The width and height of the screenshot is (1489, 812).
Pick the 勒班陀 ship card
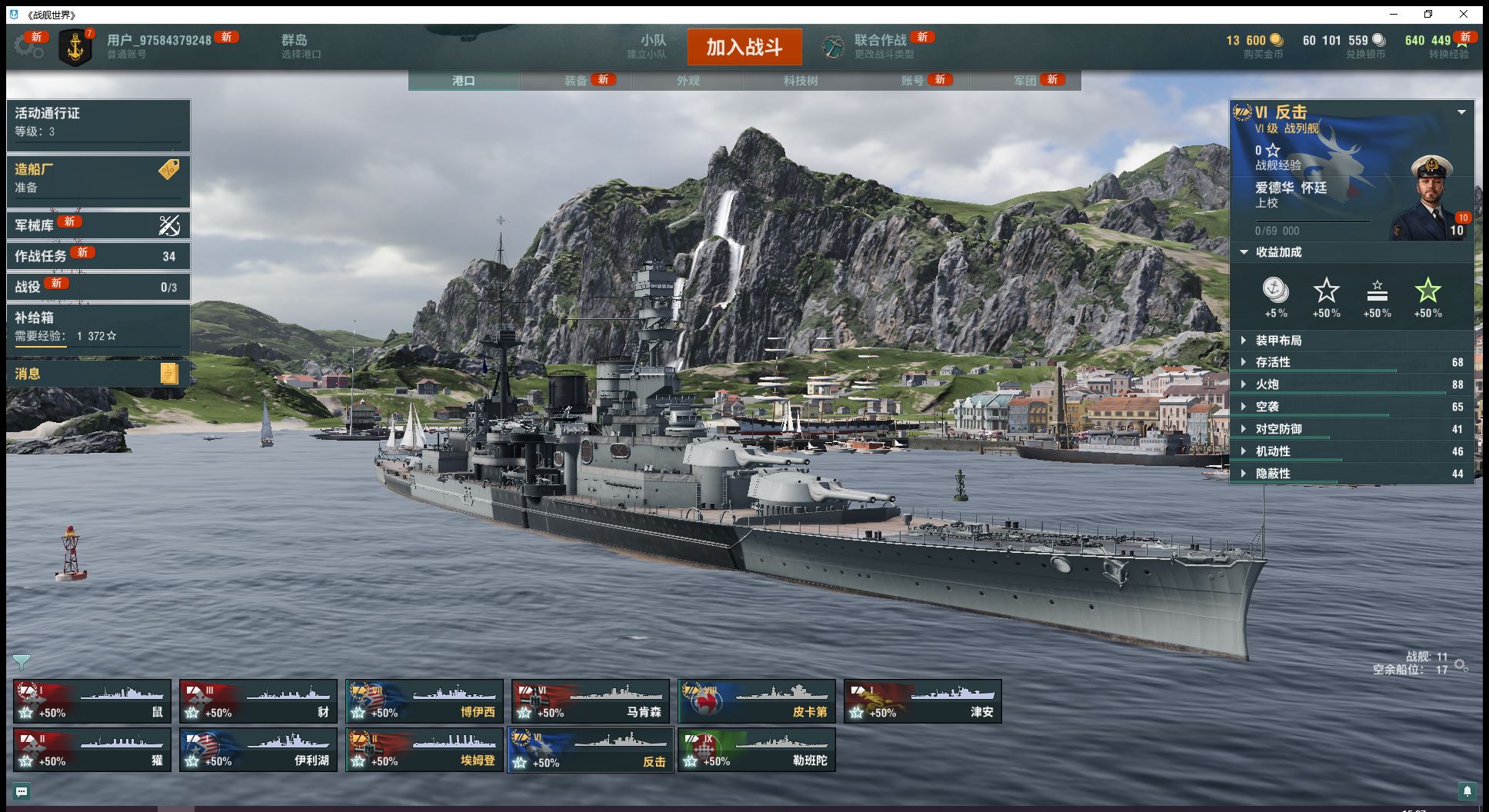tap(757, 750)
